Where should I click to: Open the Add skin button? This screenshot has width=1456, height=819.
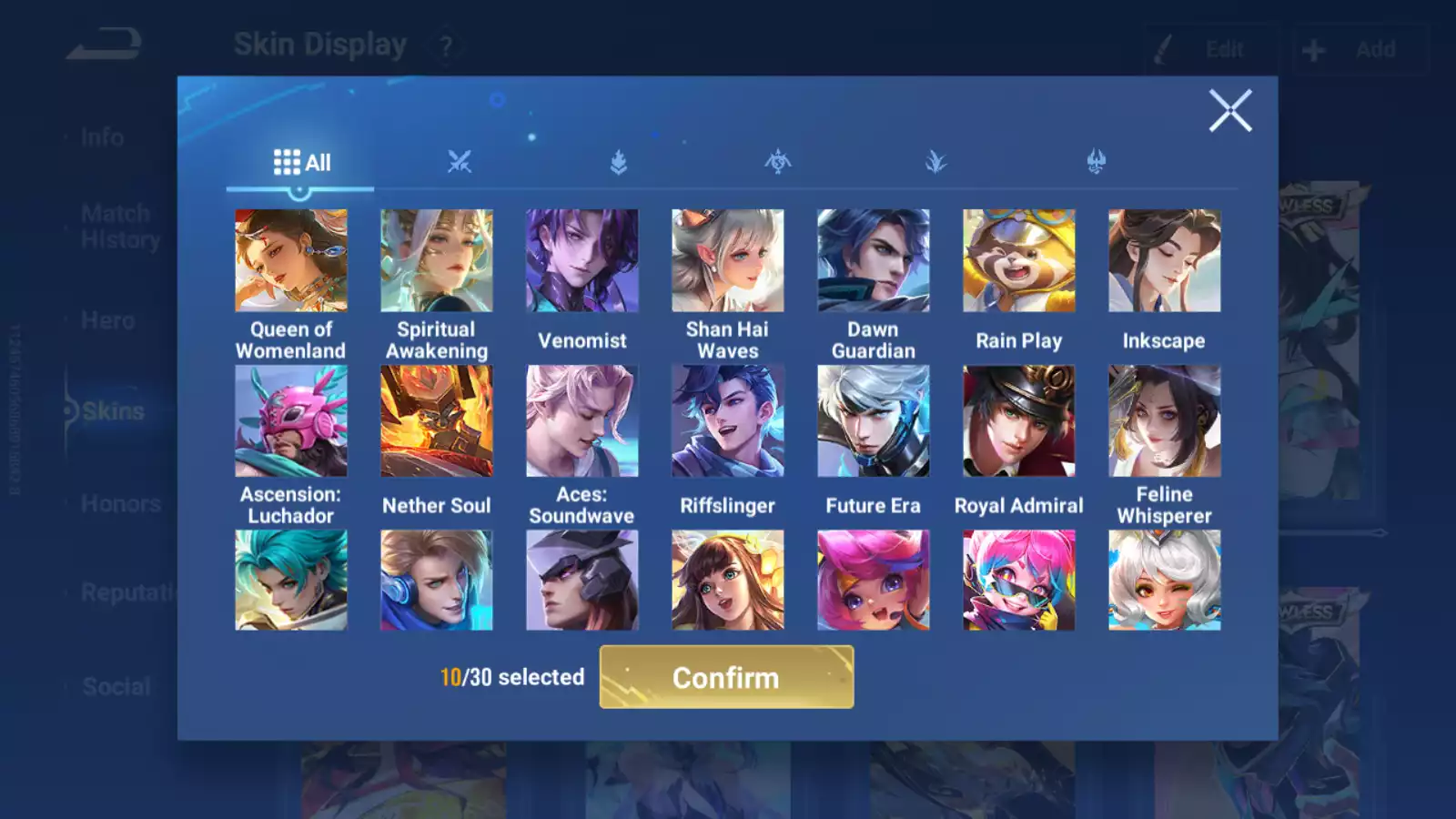(1360, 49)
